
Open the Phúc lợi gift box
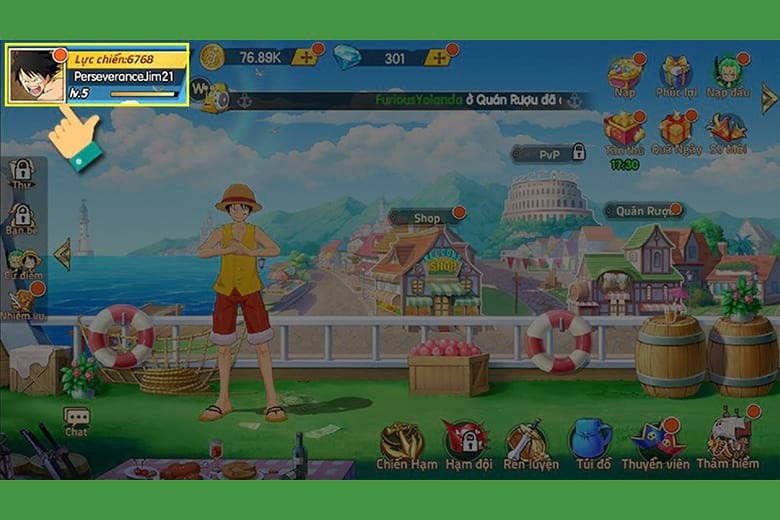pyautogui.click(x=675, y=73)
